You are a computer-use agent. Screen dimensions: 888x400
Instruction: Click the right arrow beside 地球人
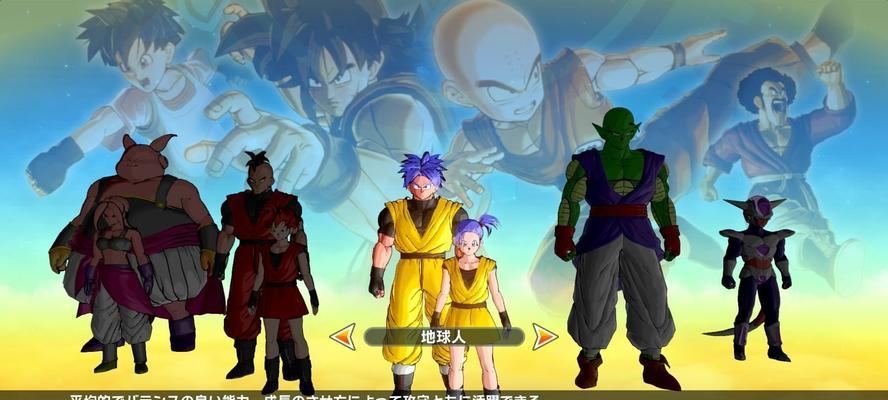(x=544, y=336)
